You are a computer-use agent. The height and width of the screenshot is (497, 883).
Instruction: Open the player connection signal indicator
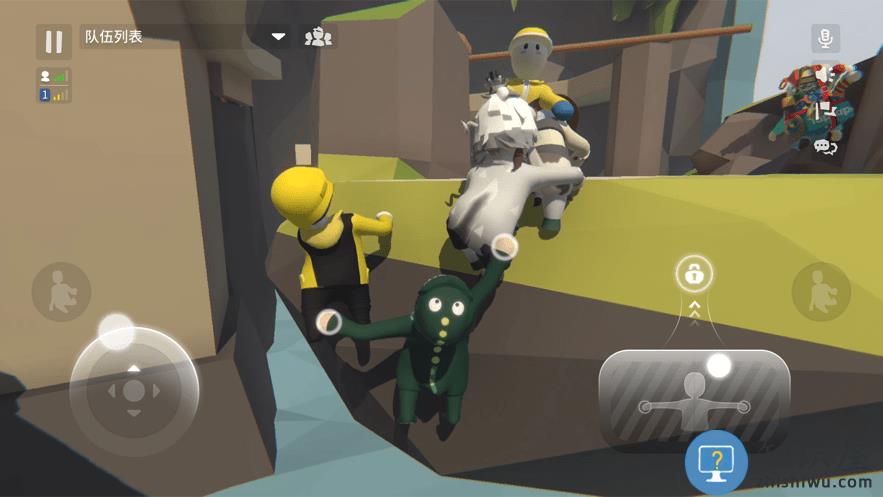tap(54, 76)
